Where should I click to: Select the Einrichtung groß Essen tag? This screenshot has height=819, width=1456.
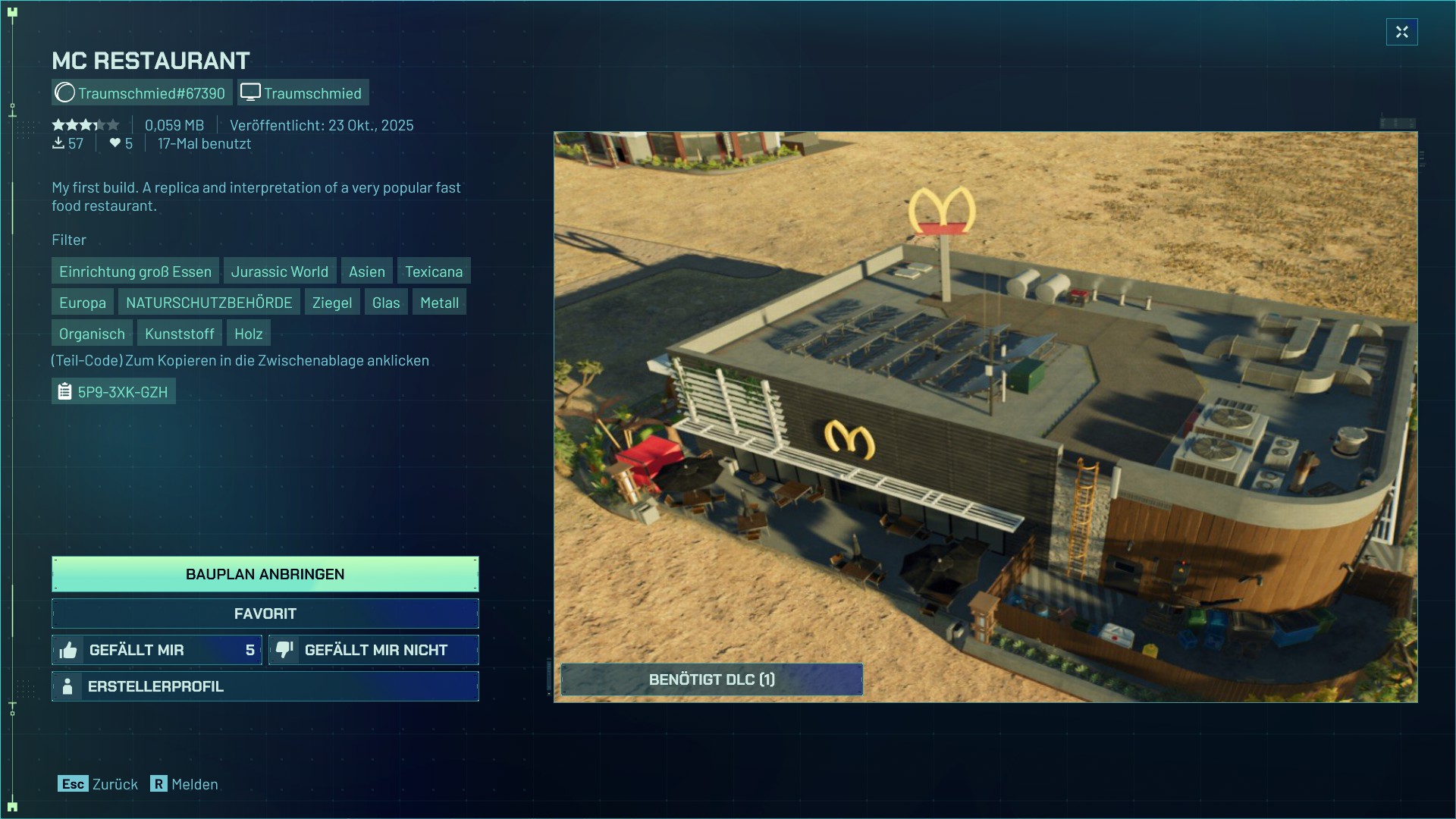[135, 271]
